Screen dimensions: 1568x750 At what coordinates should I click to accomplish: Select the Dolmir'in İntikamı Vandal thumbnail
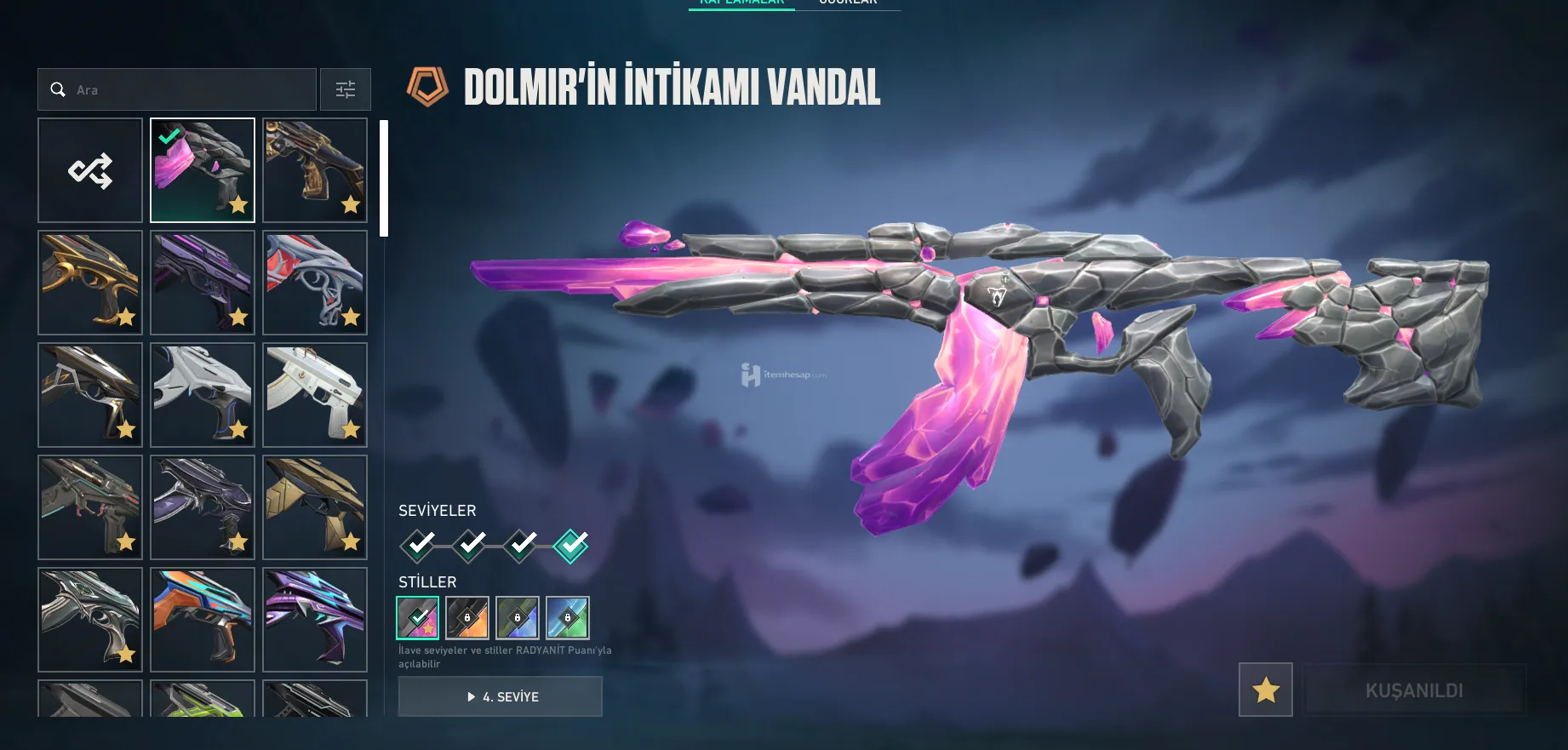click(203, 170)
